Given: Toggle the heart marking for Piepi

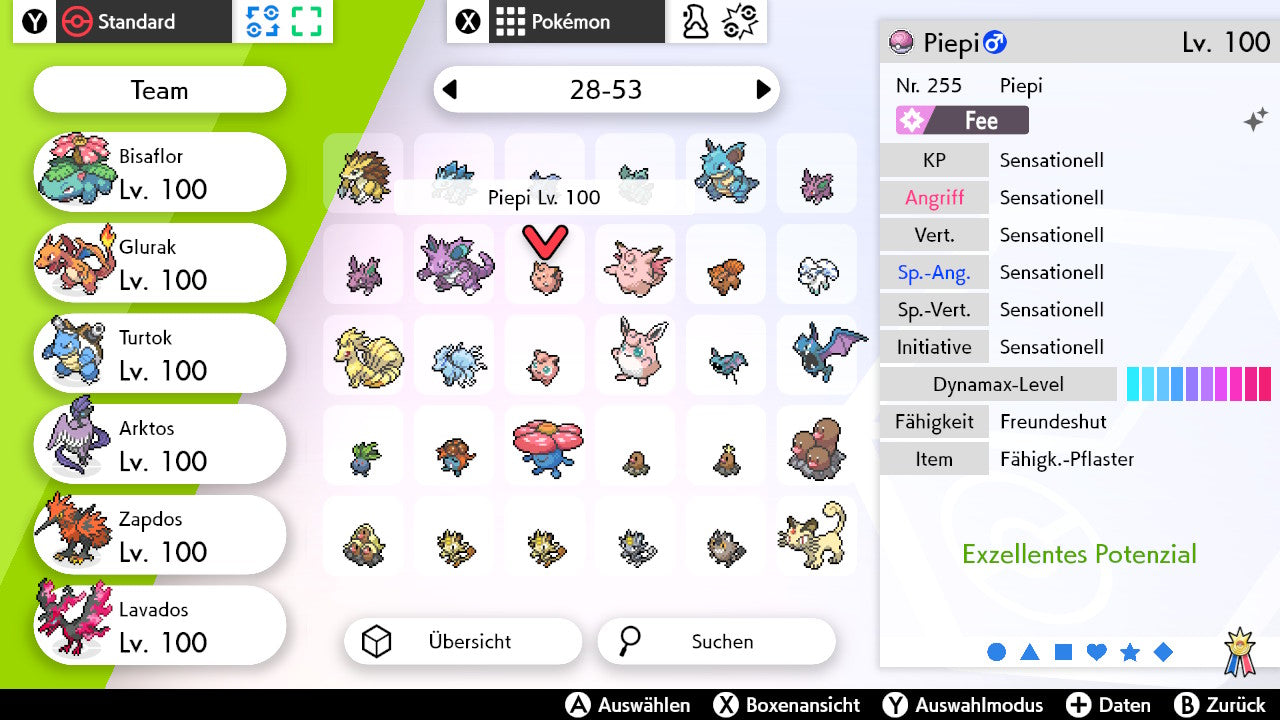Looking at the screenshot, I should (1096, 651).
